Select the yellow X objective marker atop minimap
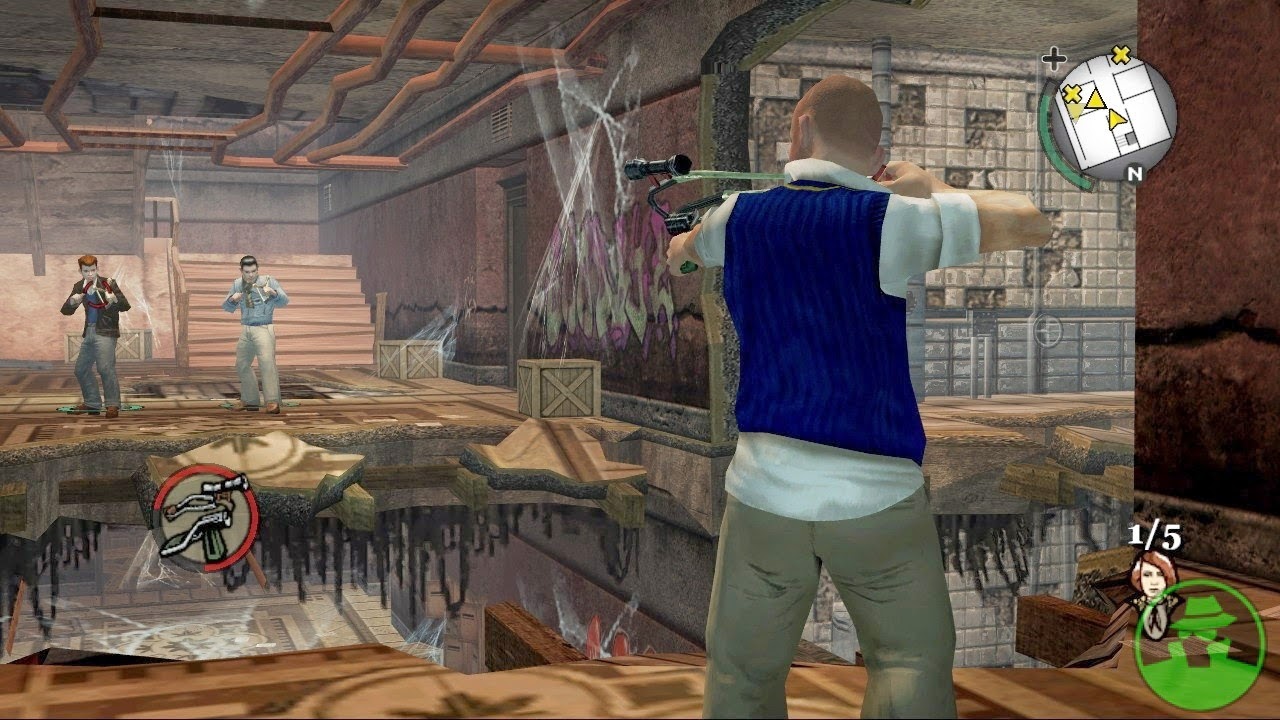The height and width of the screenshot is (720, 1280). click(1121, 55)
